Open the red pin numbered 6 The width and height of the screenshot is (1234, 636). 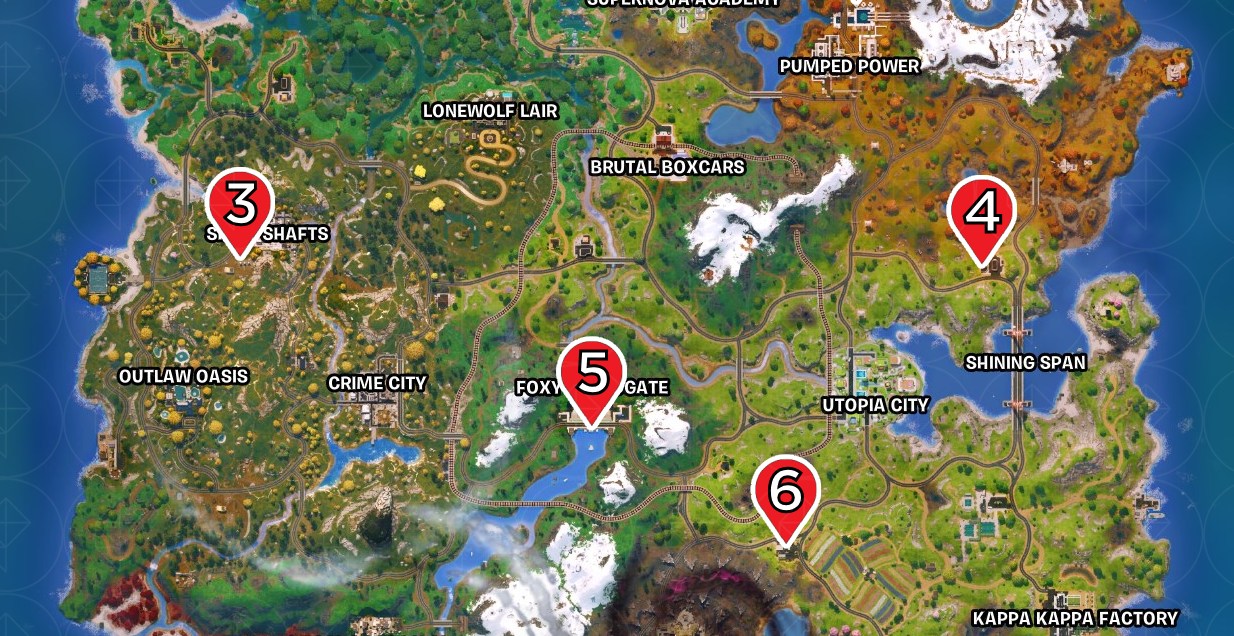[x=786, y=493]
